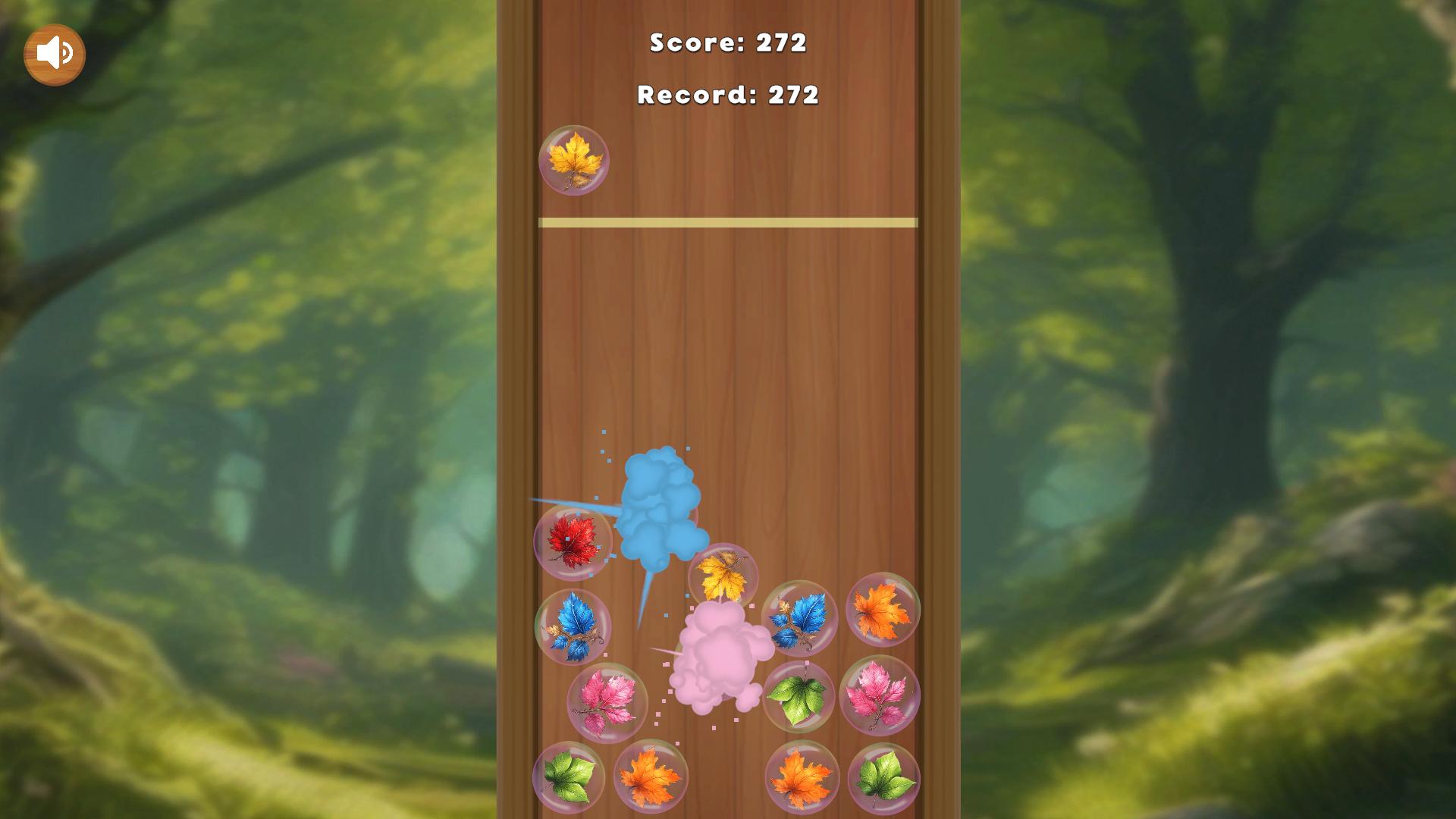Screen dimensions: 1456x819
Task: Click the Record: 272 label
Action: 728,96
